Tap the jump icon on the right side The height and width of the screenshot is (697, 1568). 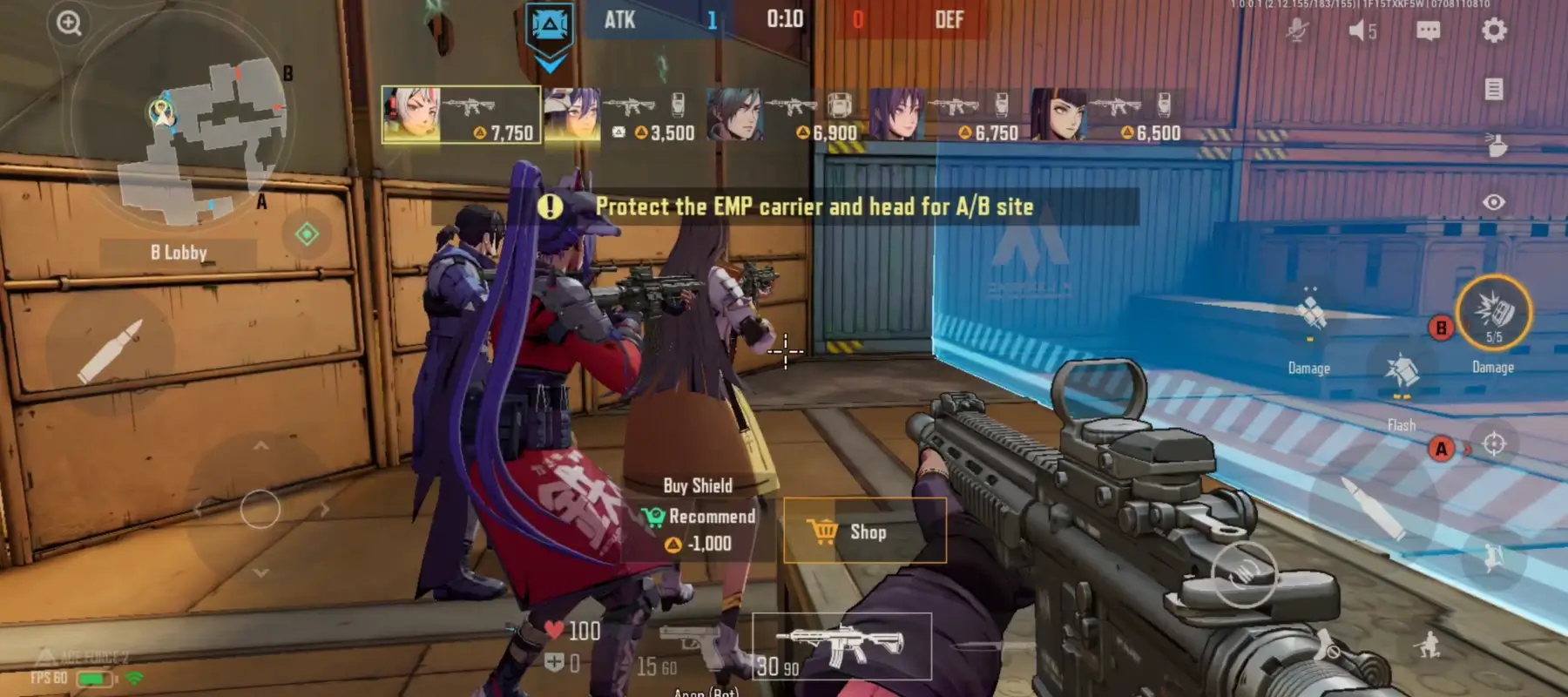pos(1491,558)
